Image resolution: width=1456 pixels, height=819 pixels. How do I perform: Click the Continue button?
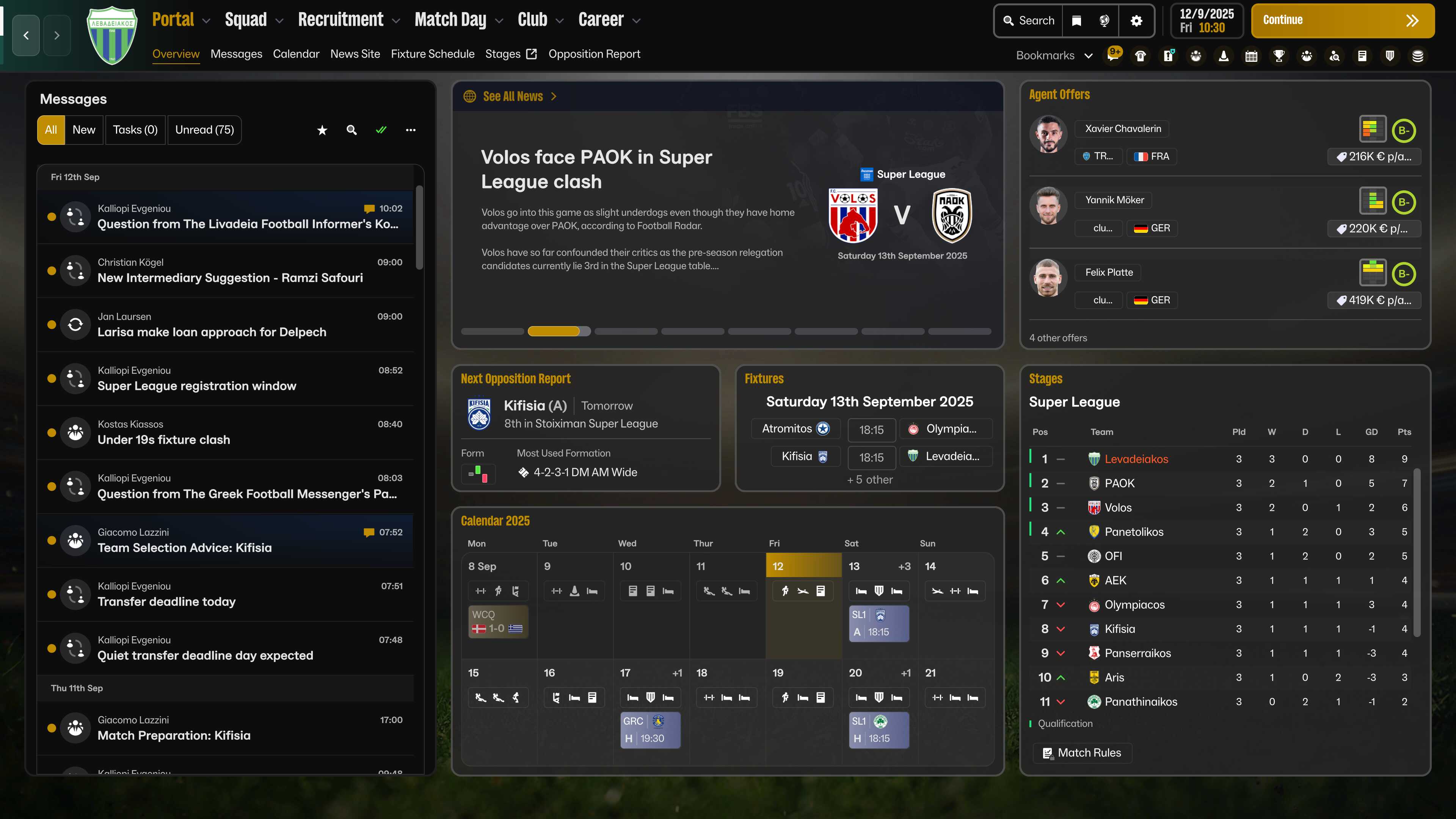point(1342,21)
